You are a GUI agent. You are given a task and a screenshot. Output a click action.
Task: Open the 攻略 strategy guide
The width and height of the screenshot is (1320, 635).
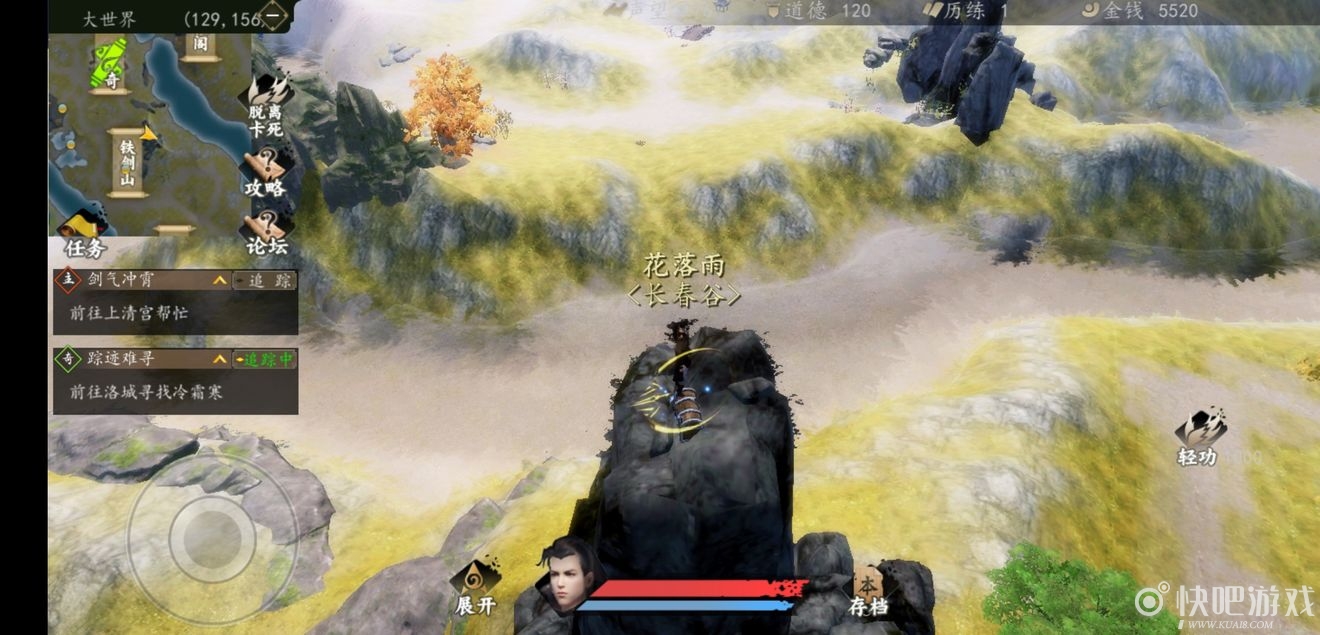point(265,174)
